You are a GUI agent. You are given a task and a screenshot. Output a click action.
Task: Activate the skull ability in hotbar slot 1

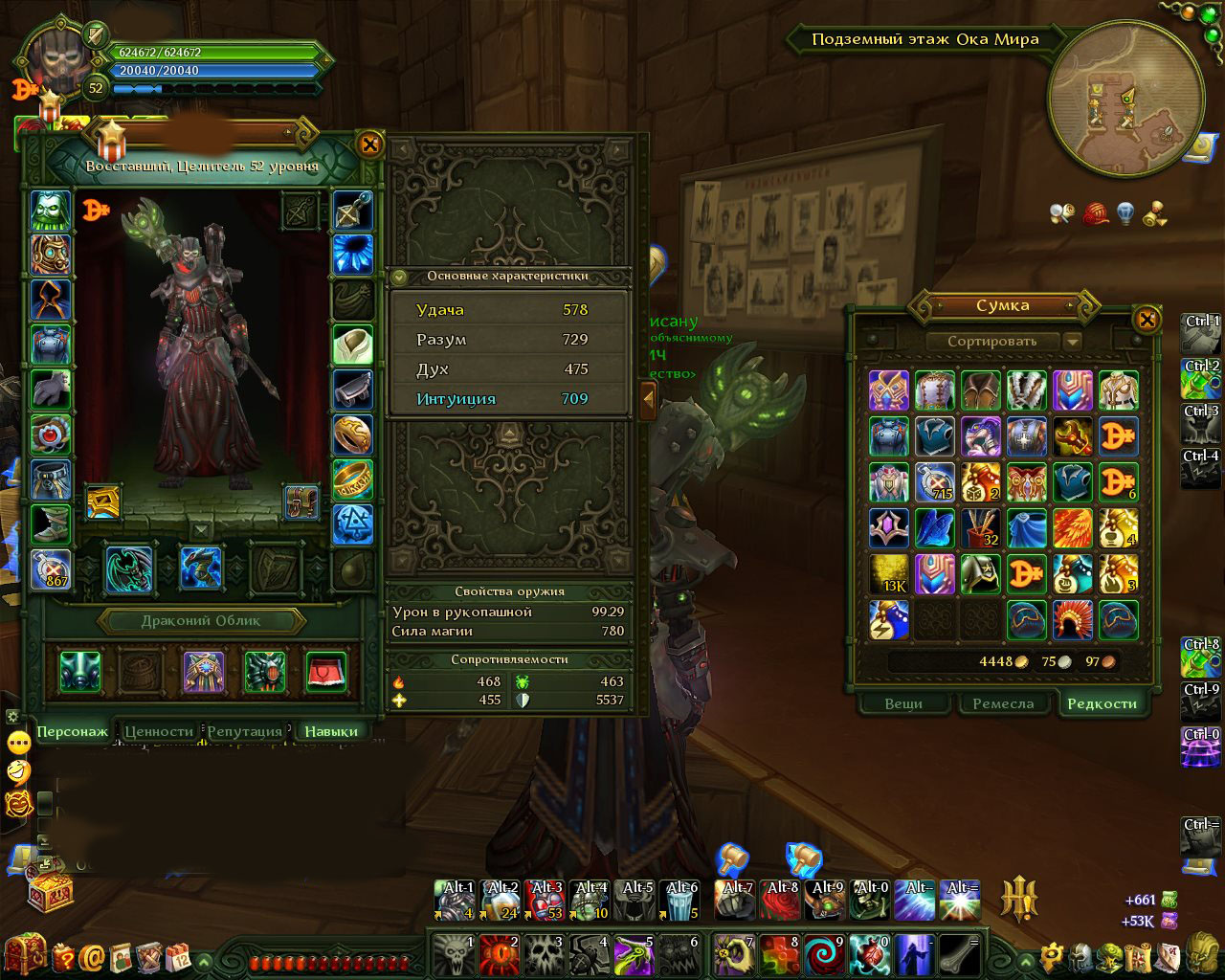(453, 954)
